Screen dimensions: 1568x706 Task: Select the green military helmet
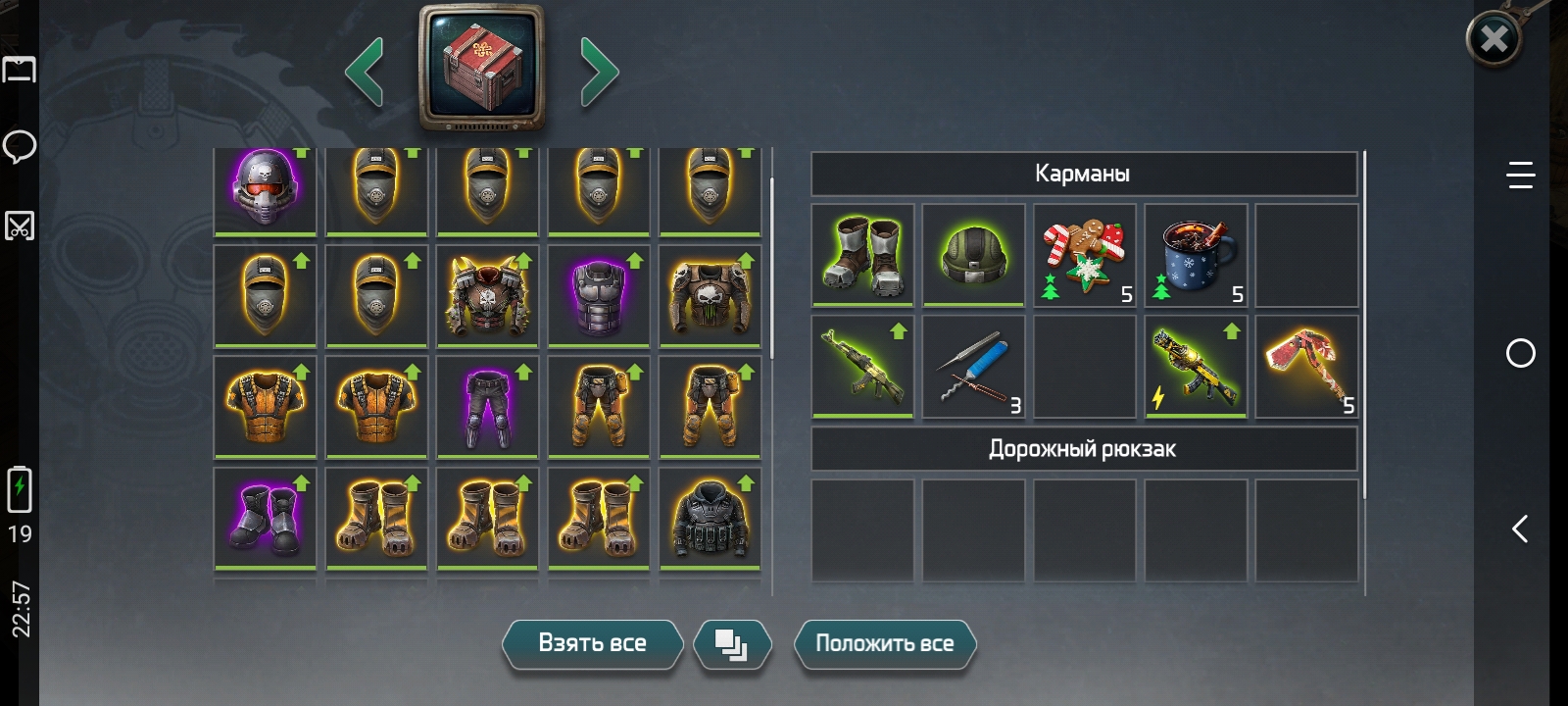973,255
